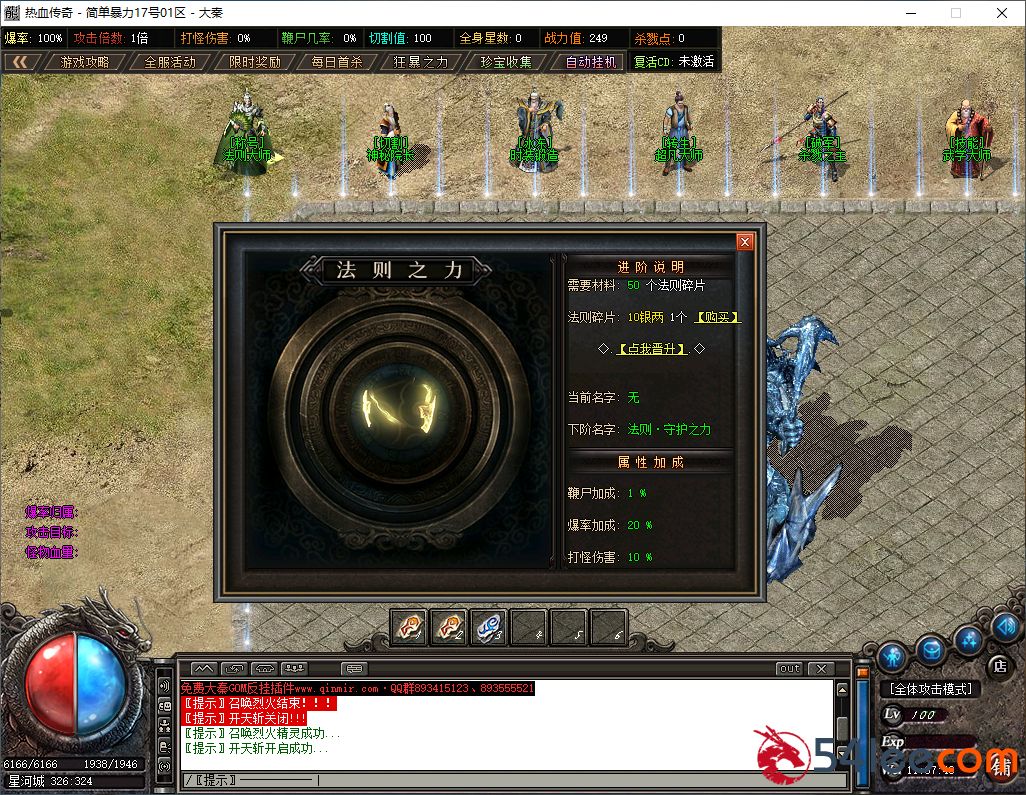Use the second hotbar slot scroll item

coord(449,627)
